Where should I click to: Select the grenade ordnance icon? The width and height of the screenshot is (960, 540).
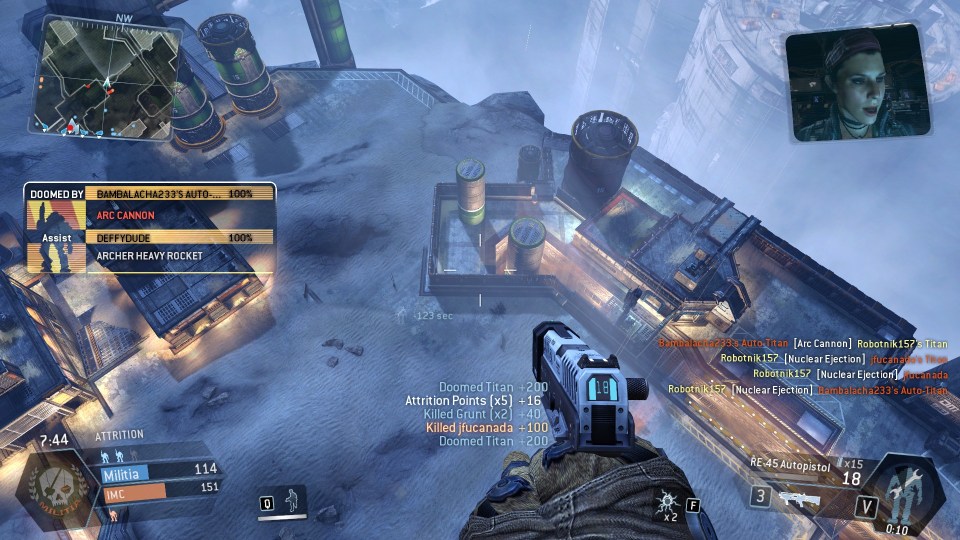pos(666,502)
